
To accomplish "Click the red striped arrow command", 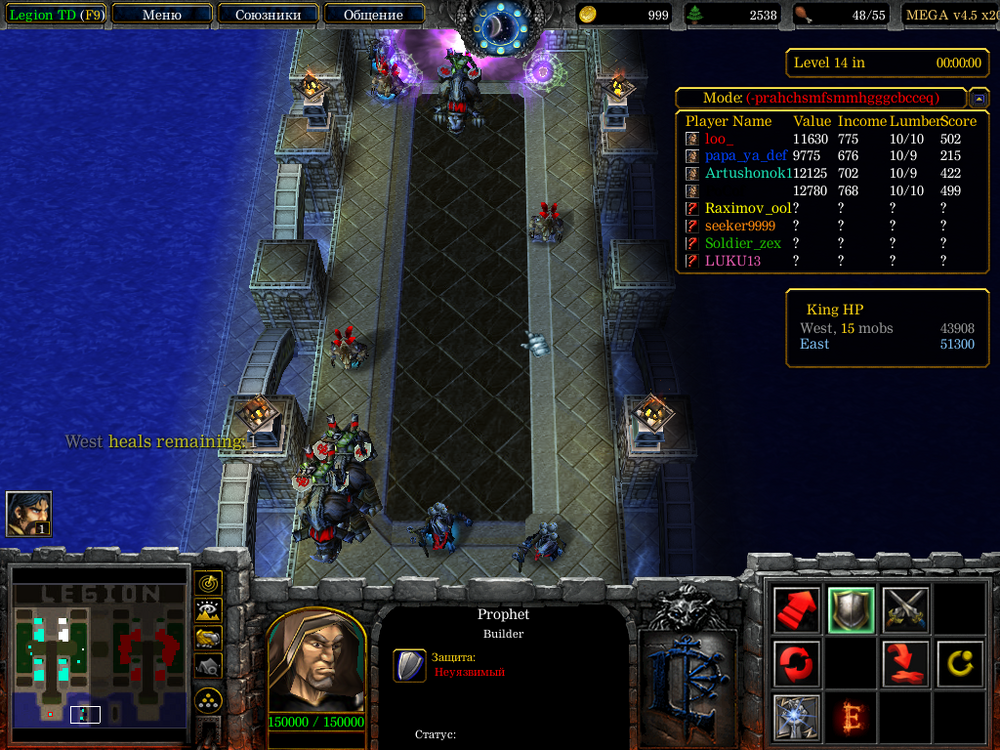I will [797, 609].
